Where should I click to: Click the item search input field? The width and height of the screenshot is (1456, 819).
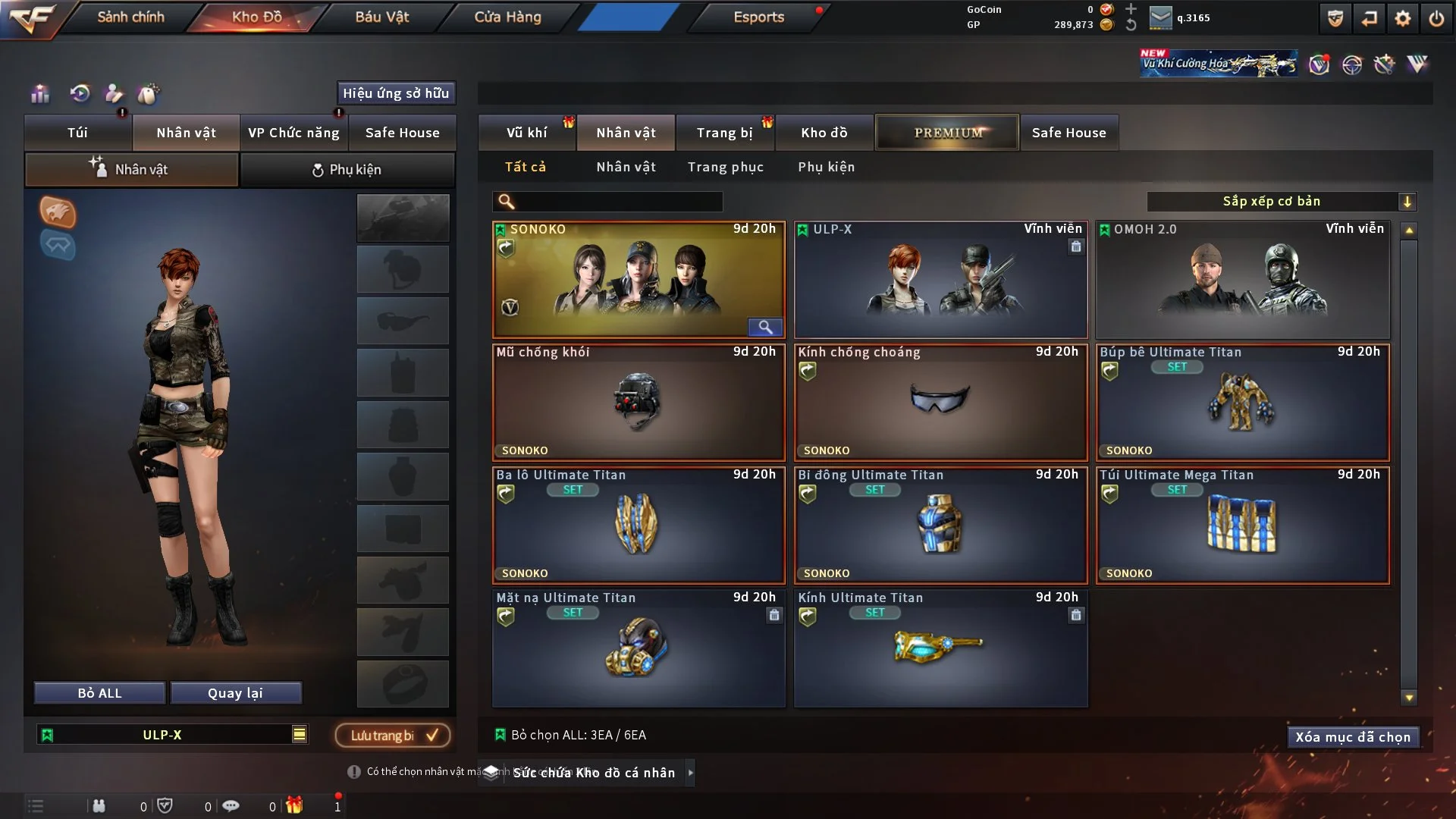[607, 202]
